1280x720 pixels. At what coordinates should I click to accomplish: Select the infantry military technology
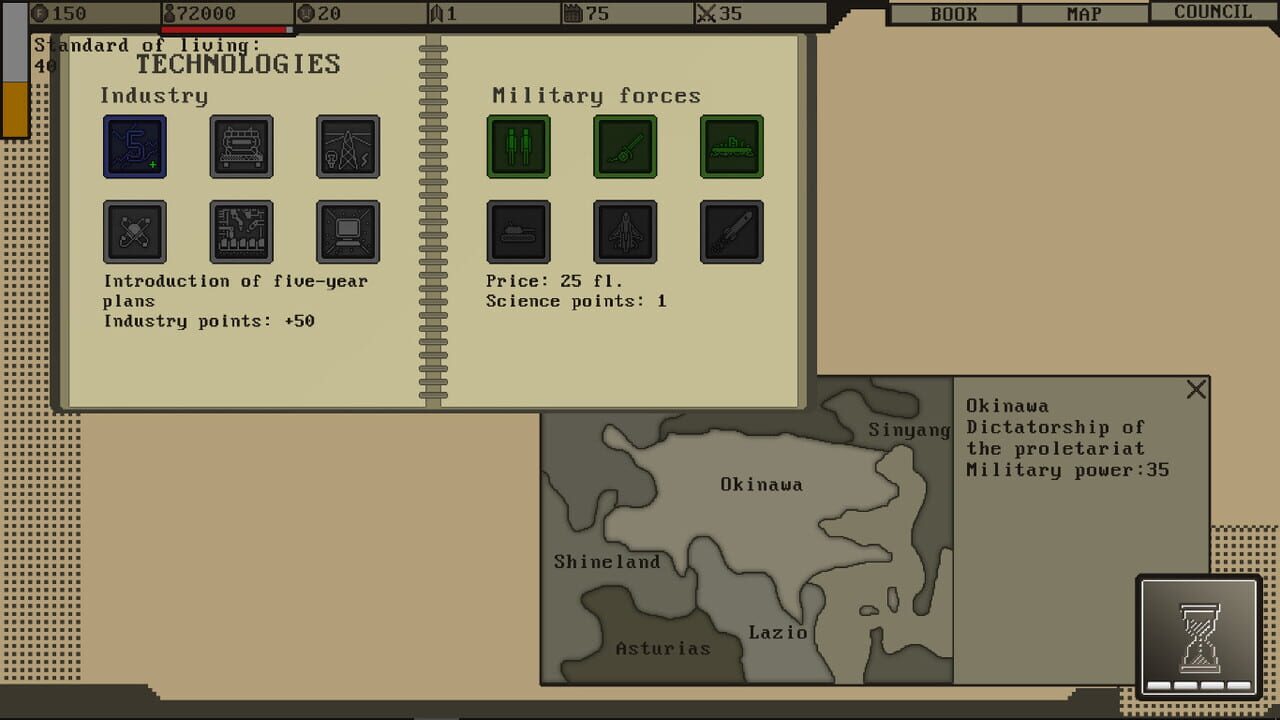pyautogui.click(x=518, y=146)
